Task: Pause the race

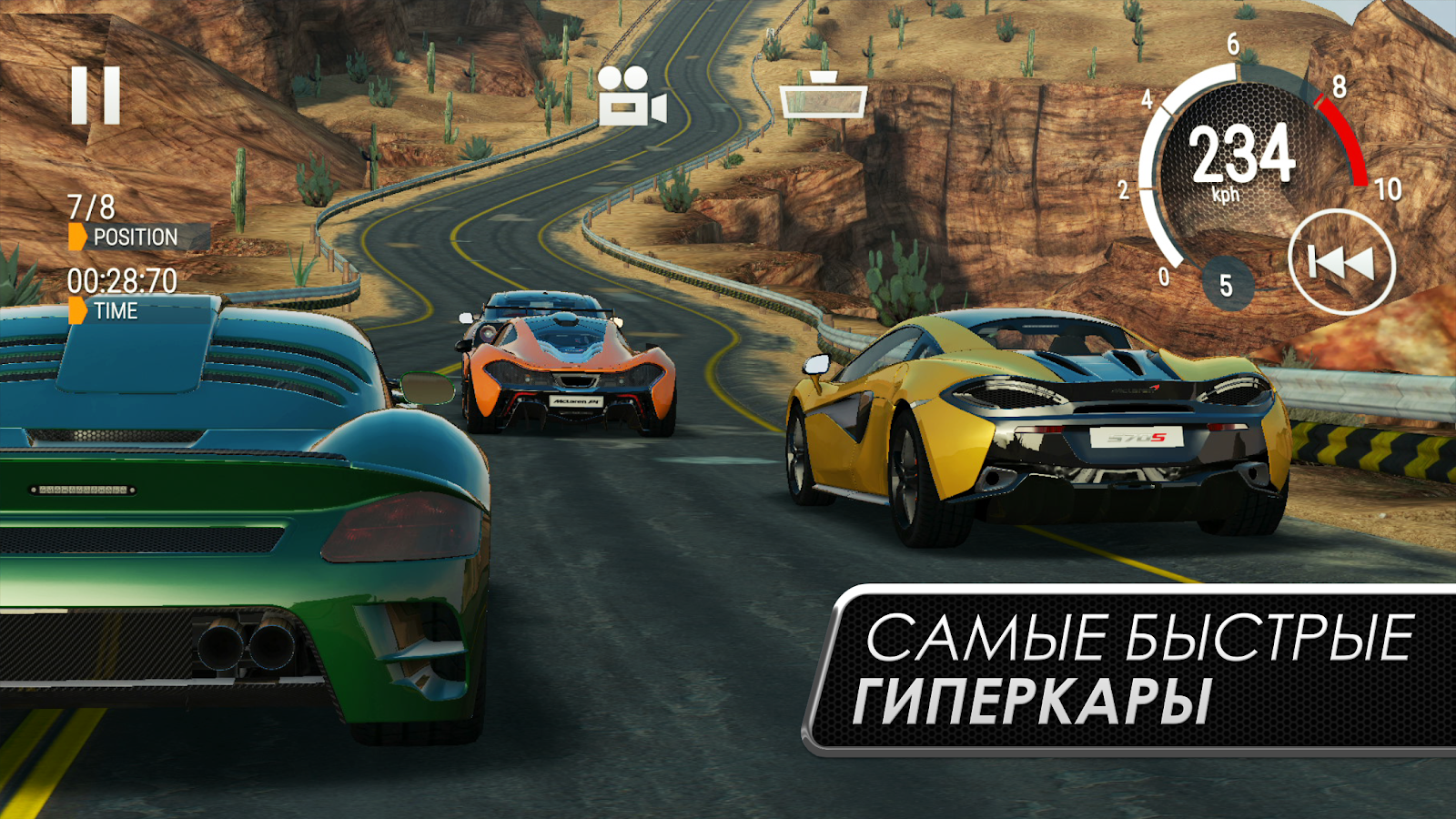Action: (96, 96)
